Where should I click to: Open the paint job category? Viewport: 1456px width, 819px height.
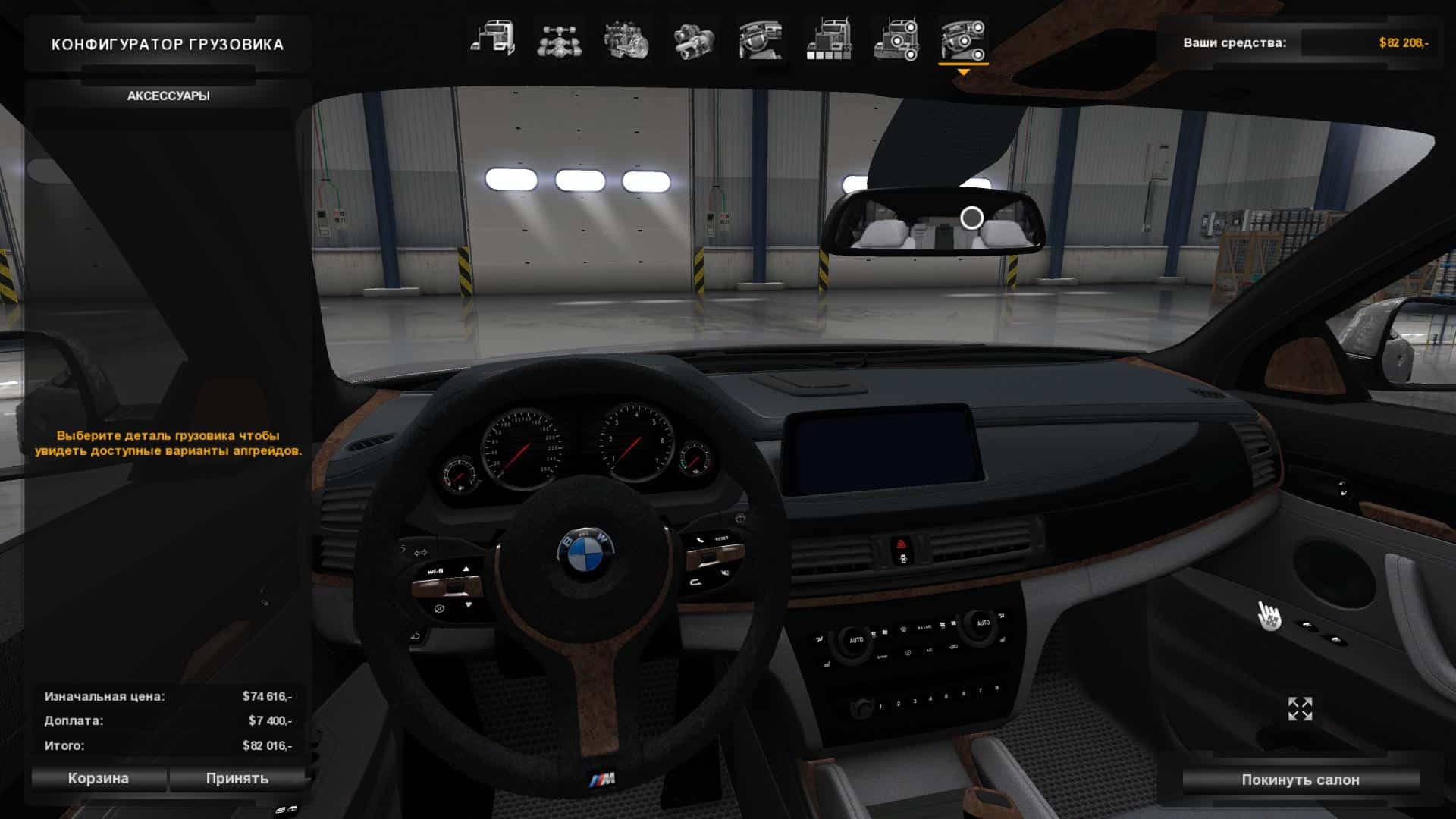tap(828, 39)
